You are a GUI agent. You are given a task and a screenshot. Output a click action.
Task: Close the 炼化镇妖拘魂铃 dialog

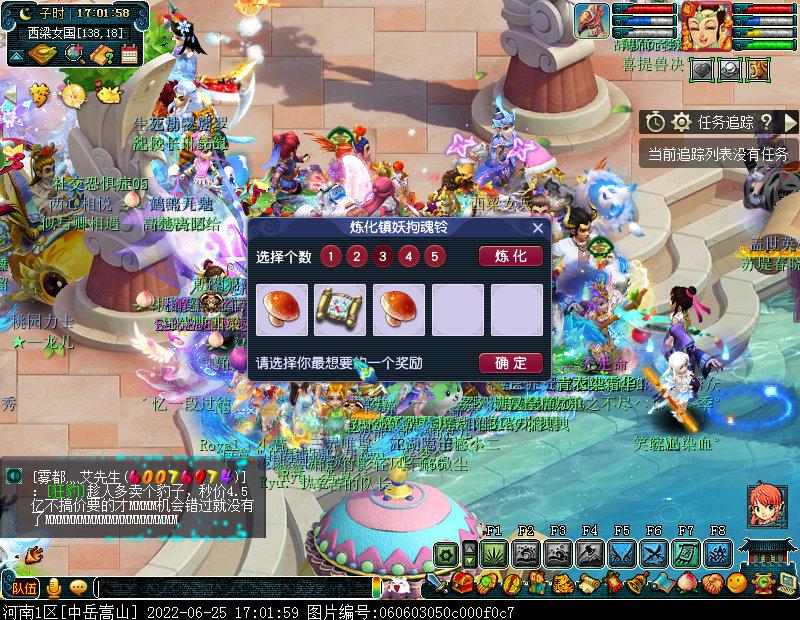tap(537, 228)
